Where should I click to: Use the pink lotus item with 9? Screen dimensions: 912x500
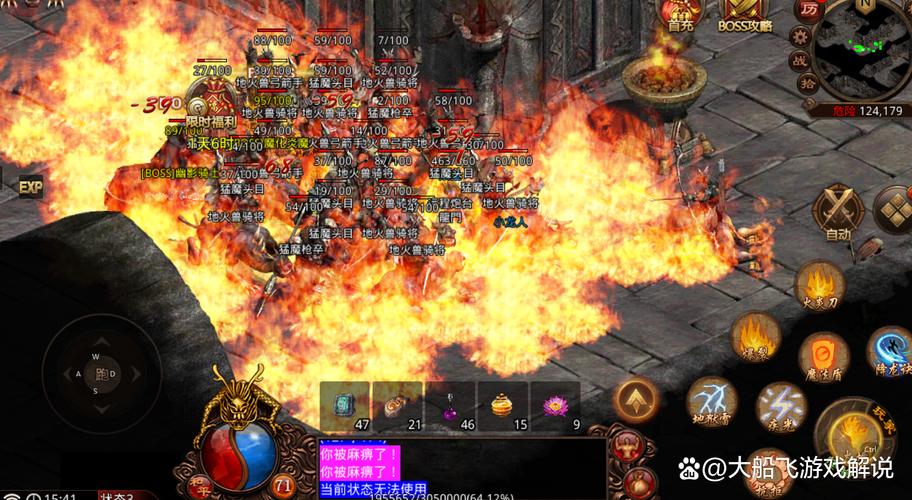pos(554,406)
